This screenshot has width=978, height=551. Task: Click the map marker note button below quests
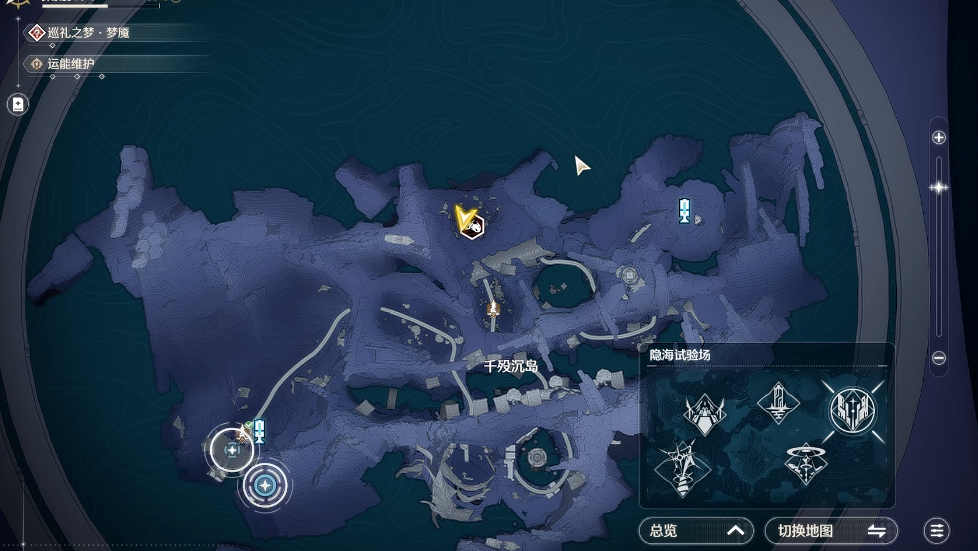tap(17, 104)
